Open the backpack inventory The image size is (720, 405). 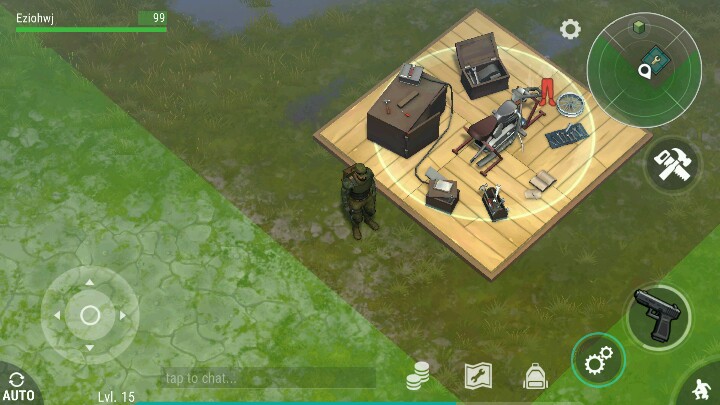coord(535,376)
